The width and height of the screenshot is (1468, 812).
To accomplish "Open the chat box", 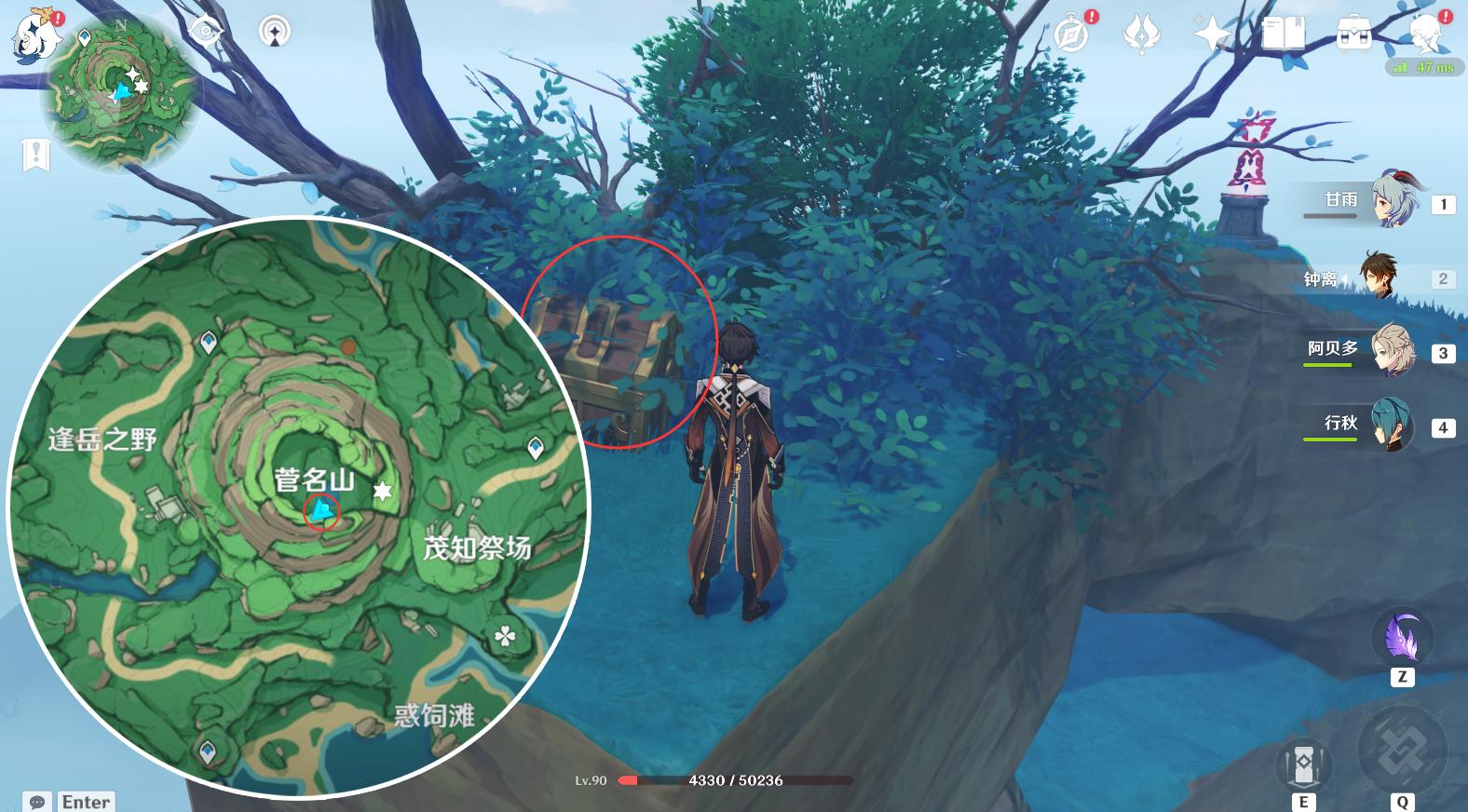I will (x=37, y=801).
